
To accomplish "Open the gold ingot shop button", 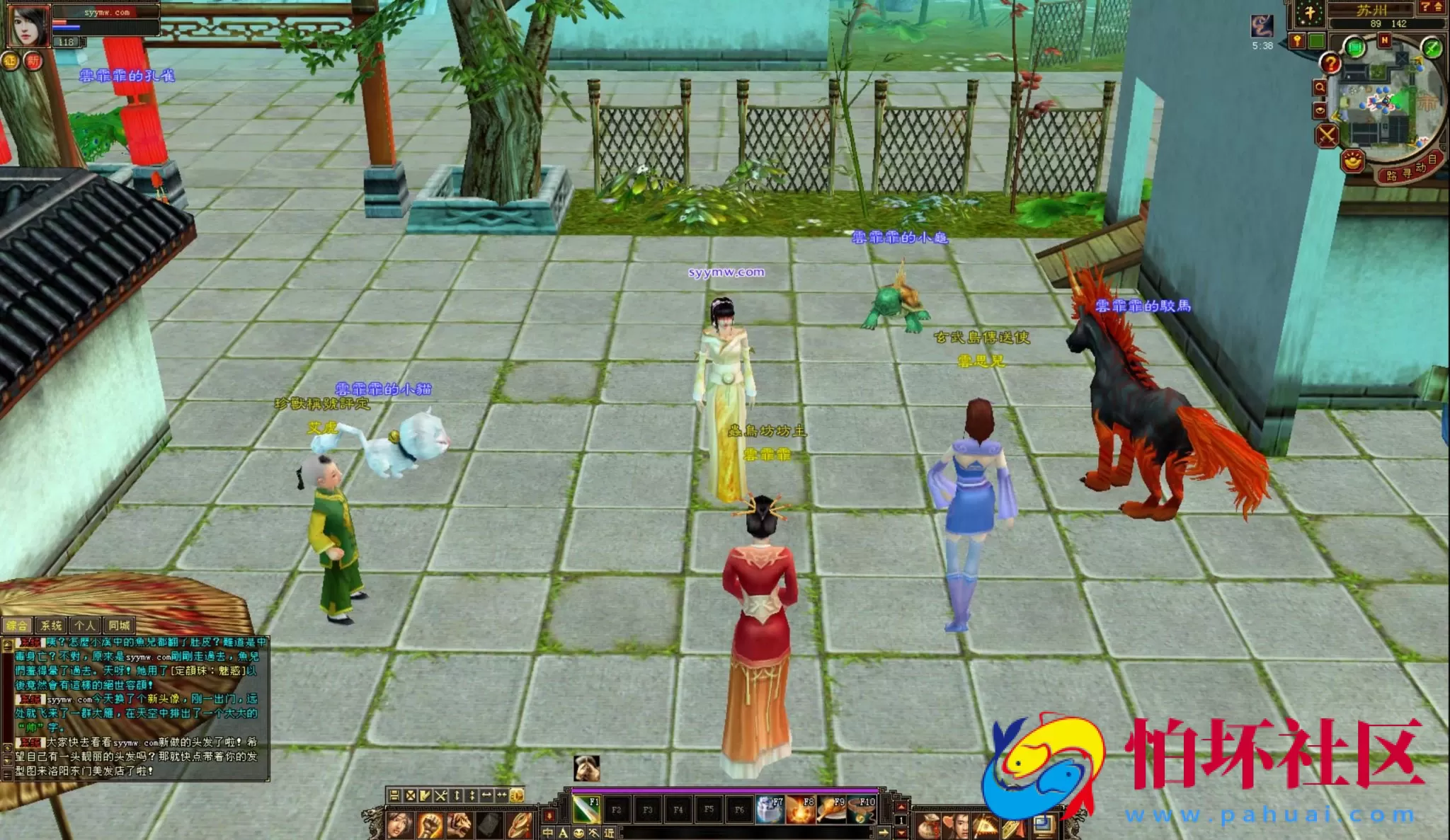I will (x=1353, y=161).
